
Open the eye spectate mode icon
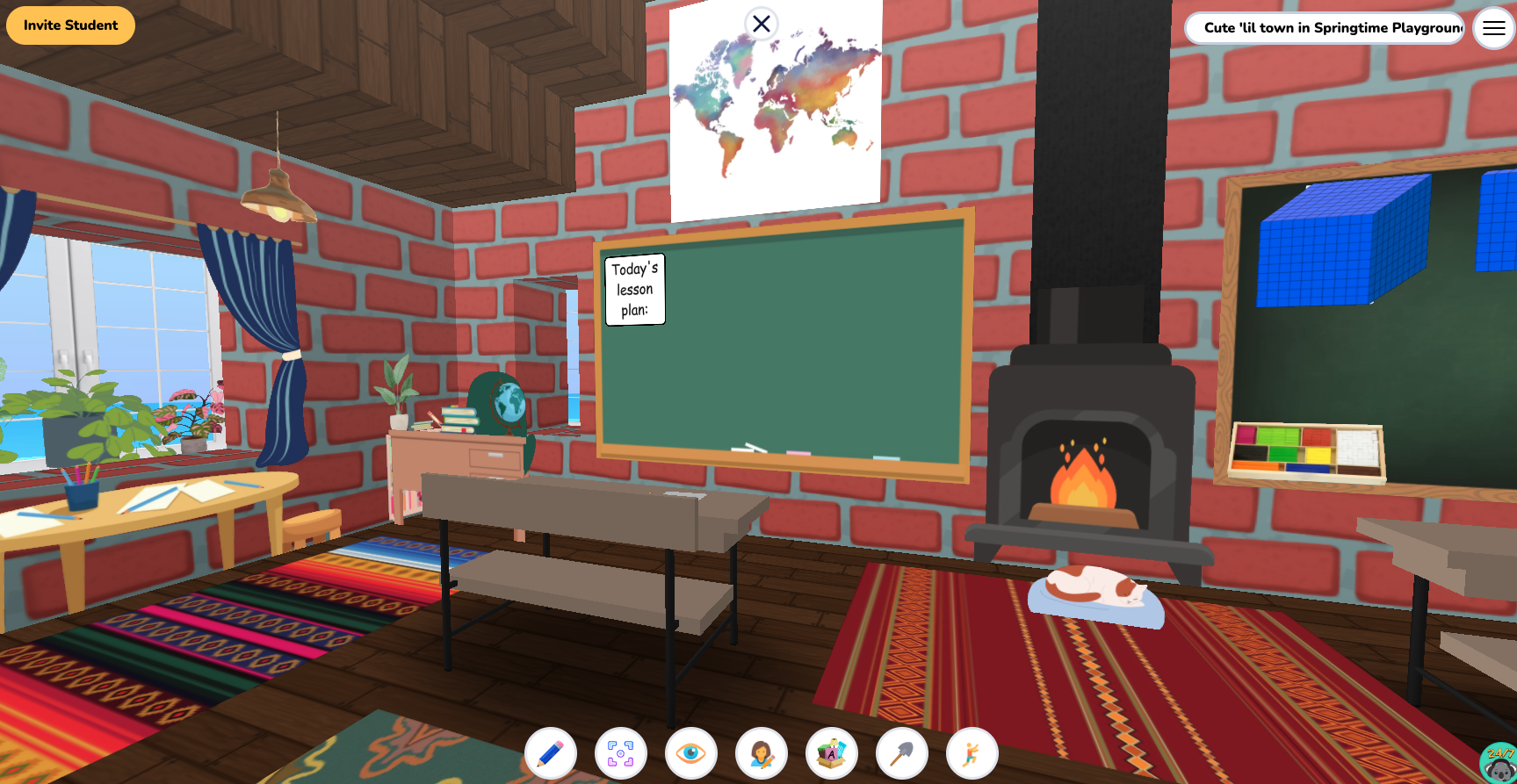(x=692, y=752)
